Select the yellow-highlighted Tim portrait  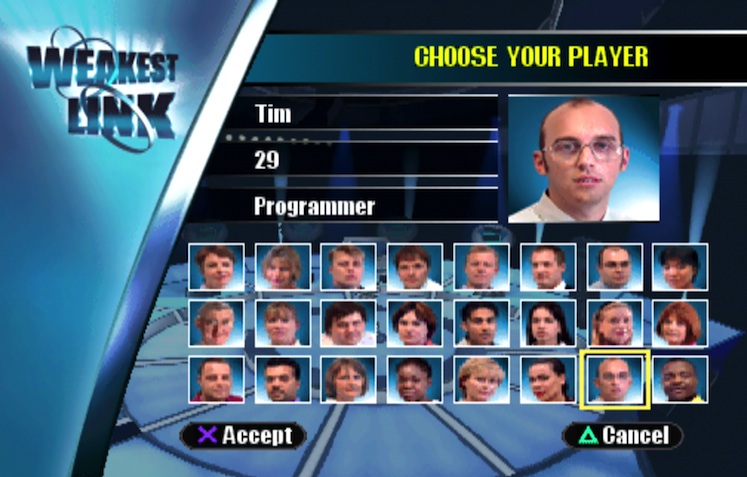click(614, 379)
